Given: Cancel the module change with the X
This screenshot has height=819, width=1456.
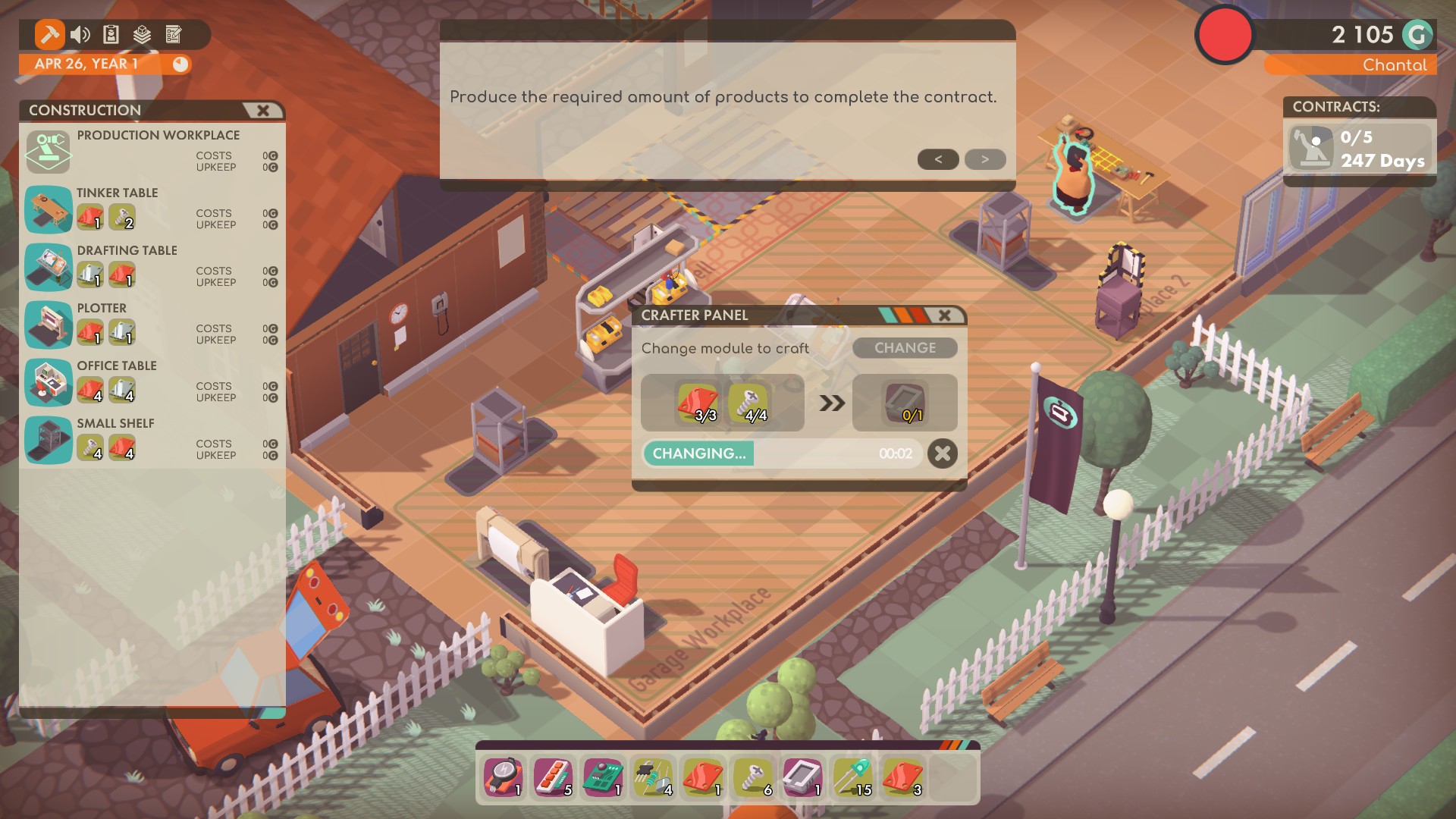Looking at the screenshot, I should (x=943, y=453).
